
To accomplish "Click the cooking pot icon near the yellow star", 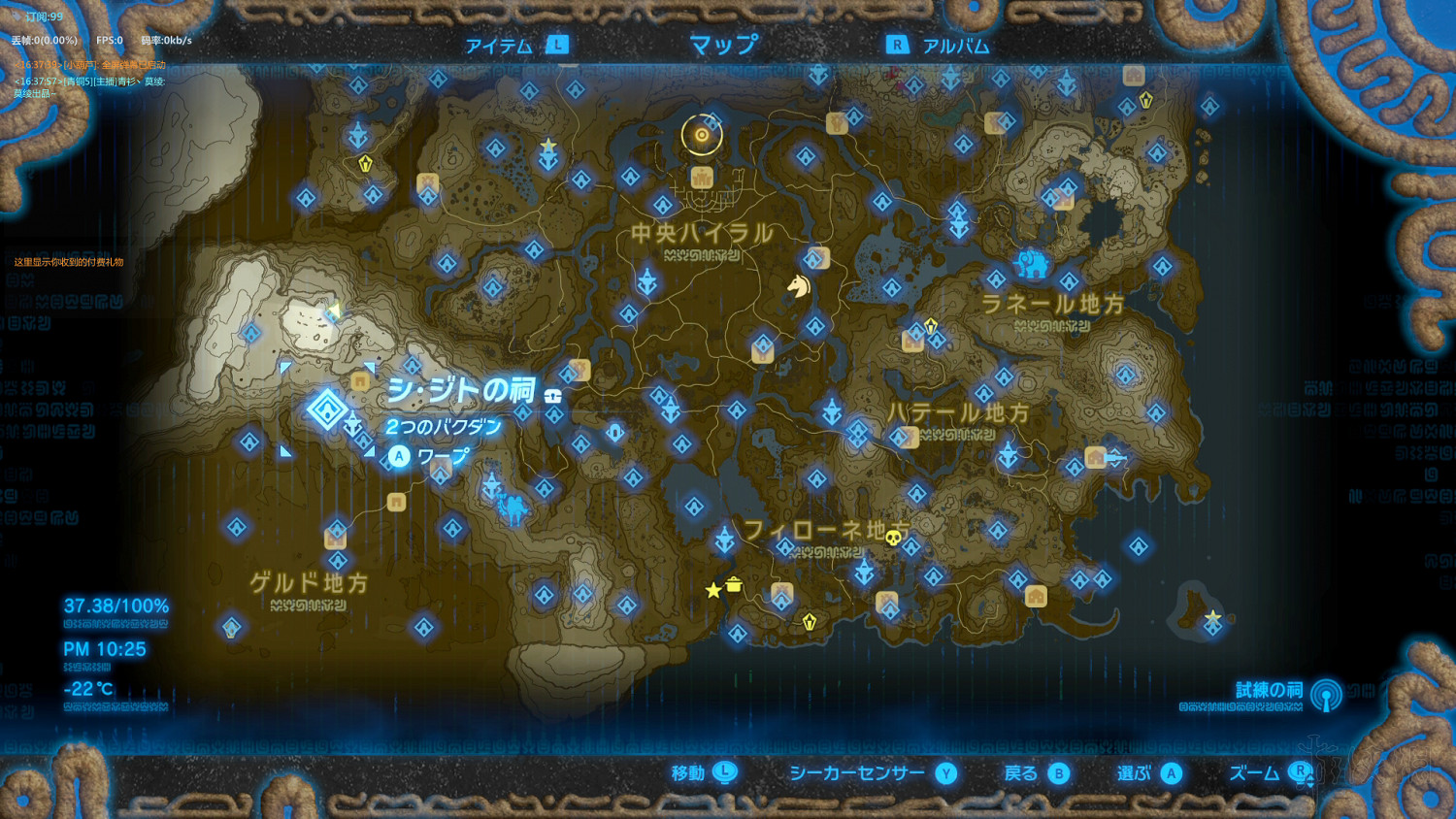I will coord(734,586).
